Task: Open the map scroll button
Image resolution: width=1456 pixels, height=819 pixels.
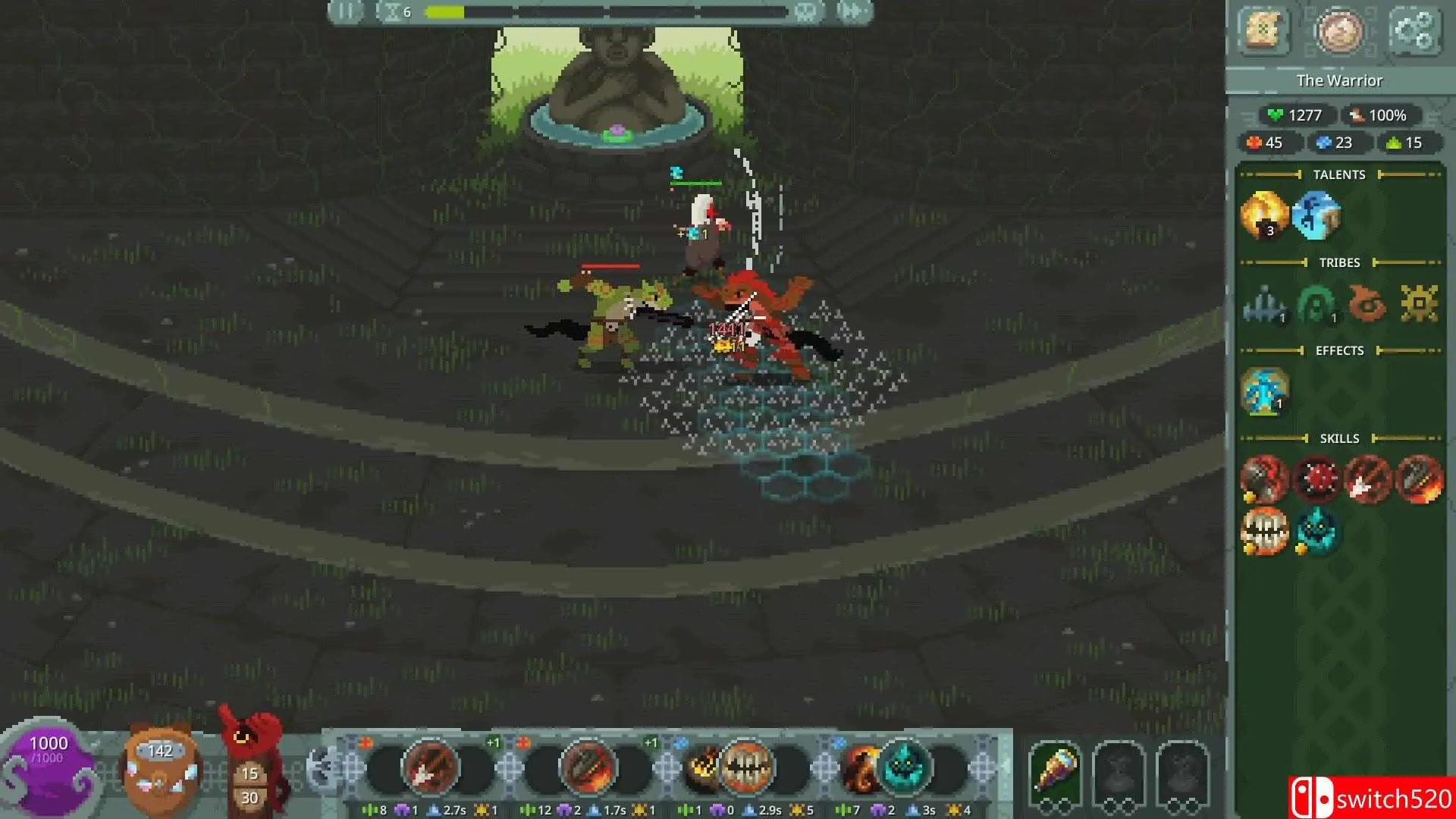Action: click(1263, 32)
